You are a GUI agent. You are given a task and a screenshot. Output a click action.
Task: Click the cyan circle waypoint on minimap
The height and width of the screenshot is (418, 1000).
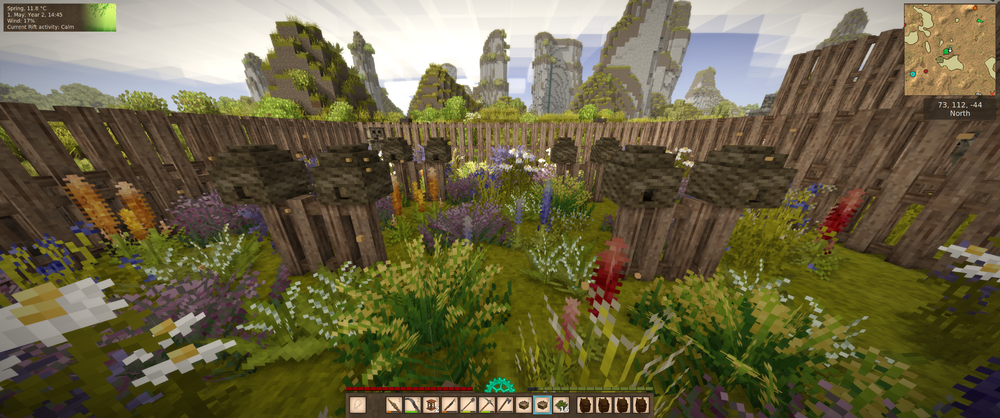pyautogui.click(x=913, y=74)
